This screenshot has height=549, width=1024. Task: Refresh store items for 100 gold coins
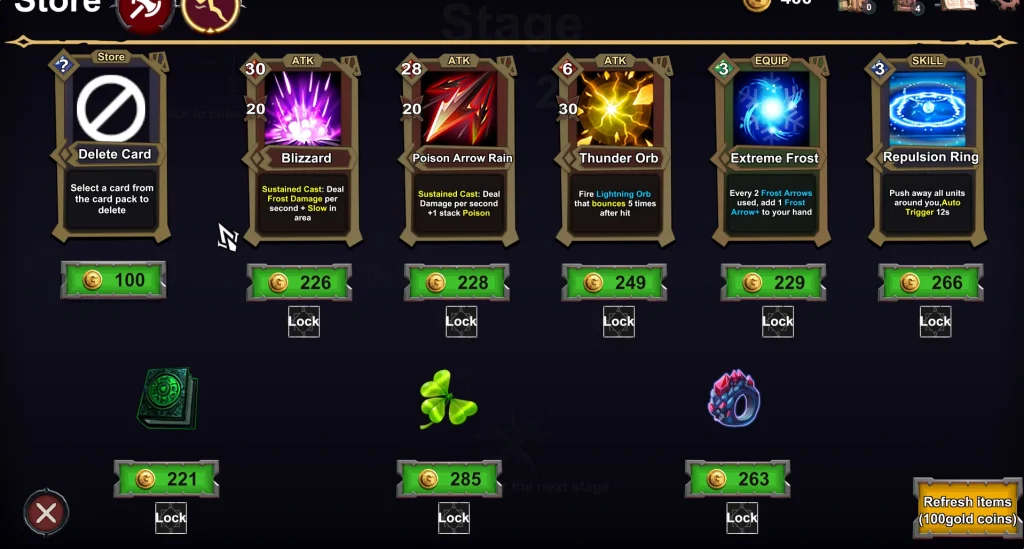point(967,509)
